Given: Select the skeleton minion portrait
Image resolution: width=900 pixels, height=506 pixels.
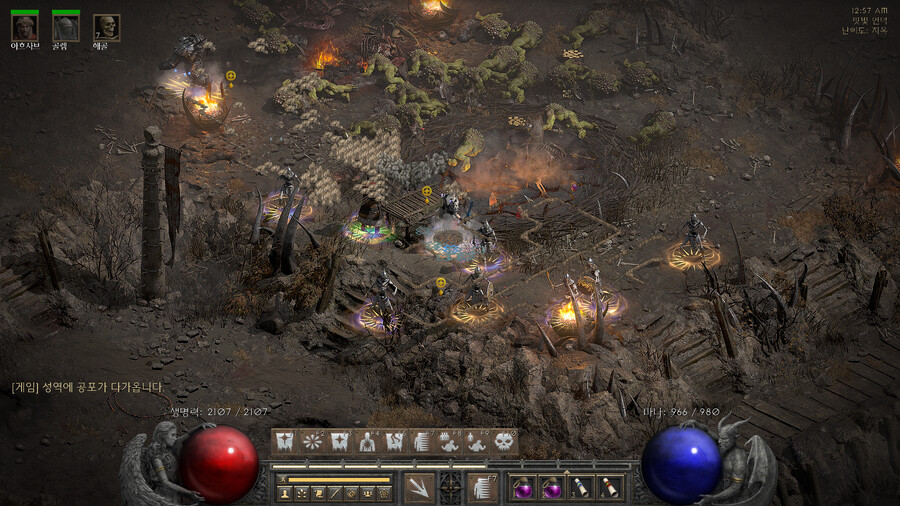Looking at the screenshot, I should click(x=106, y=27).
